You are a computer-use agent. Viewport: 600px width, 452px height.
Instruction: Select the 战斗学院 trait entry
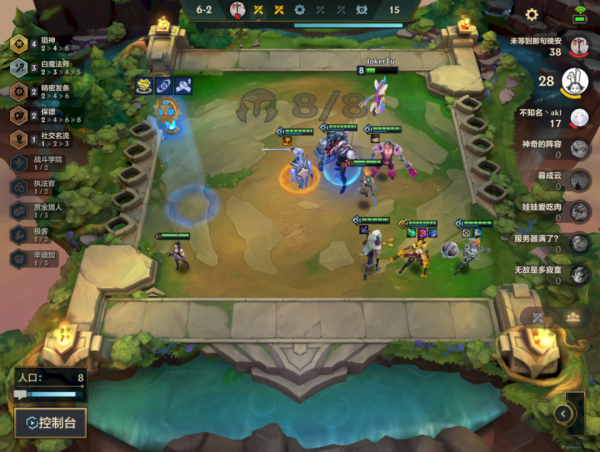coord(45,162)
